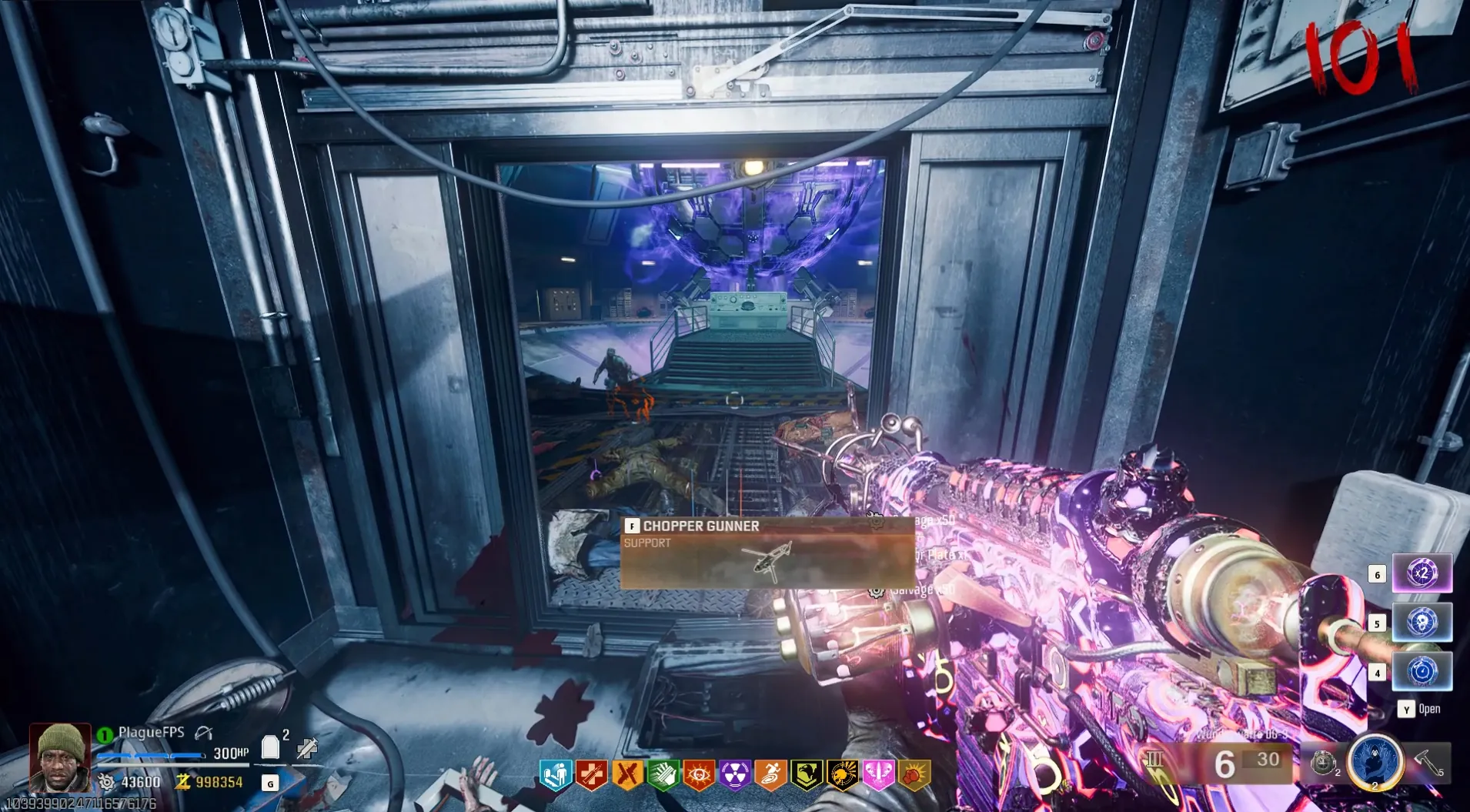
Task: Click the skull eye perk icon
Action: [699, 775]
